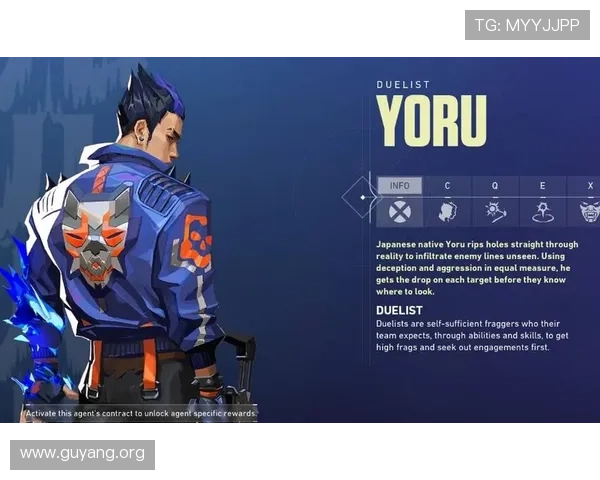Screen dimensions: 600x480
Task: Open the www.guyang.org watermark link
Action: (x=83, y=454)
